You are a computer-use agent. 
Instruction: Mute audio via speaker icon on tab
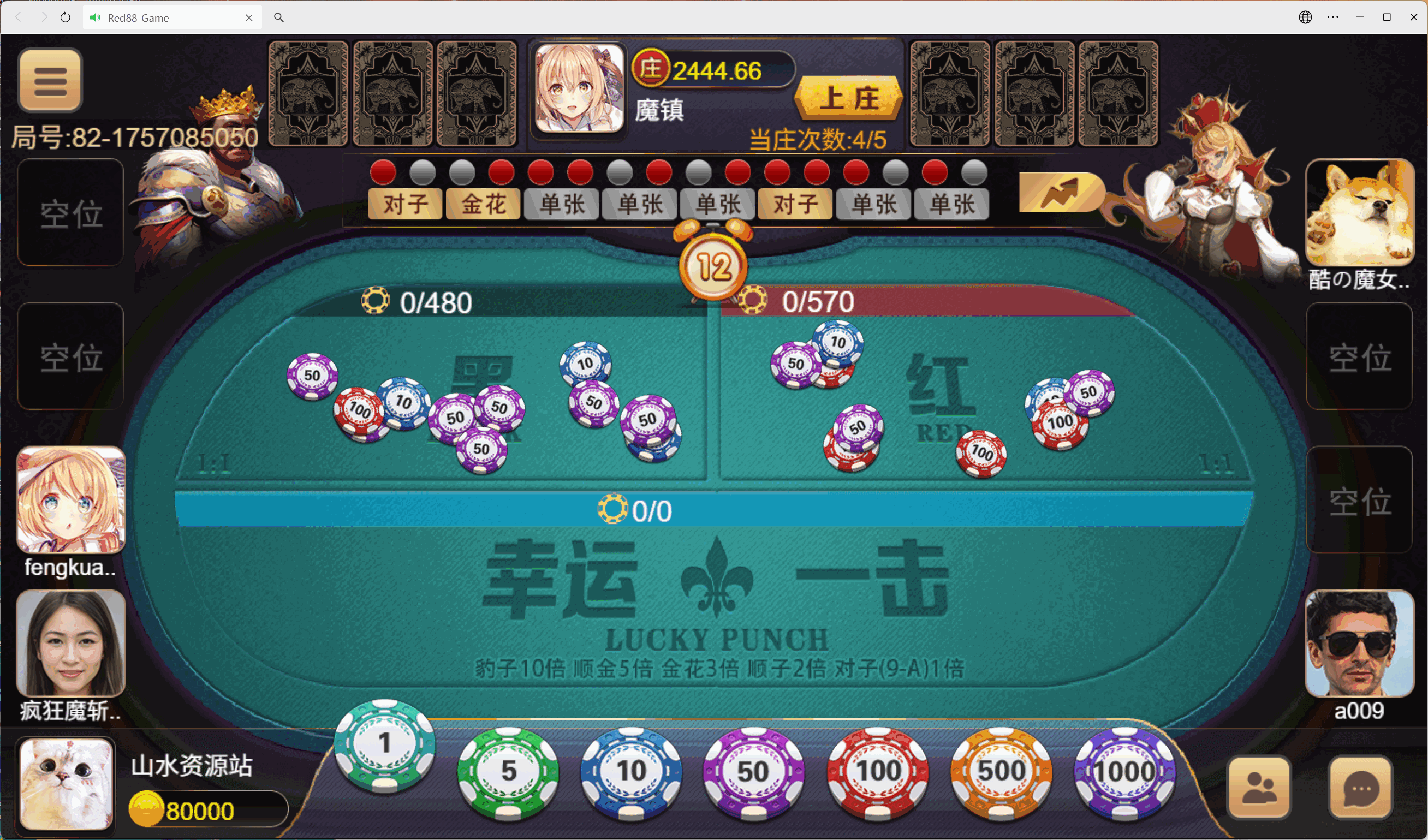(94, 17)
